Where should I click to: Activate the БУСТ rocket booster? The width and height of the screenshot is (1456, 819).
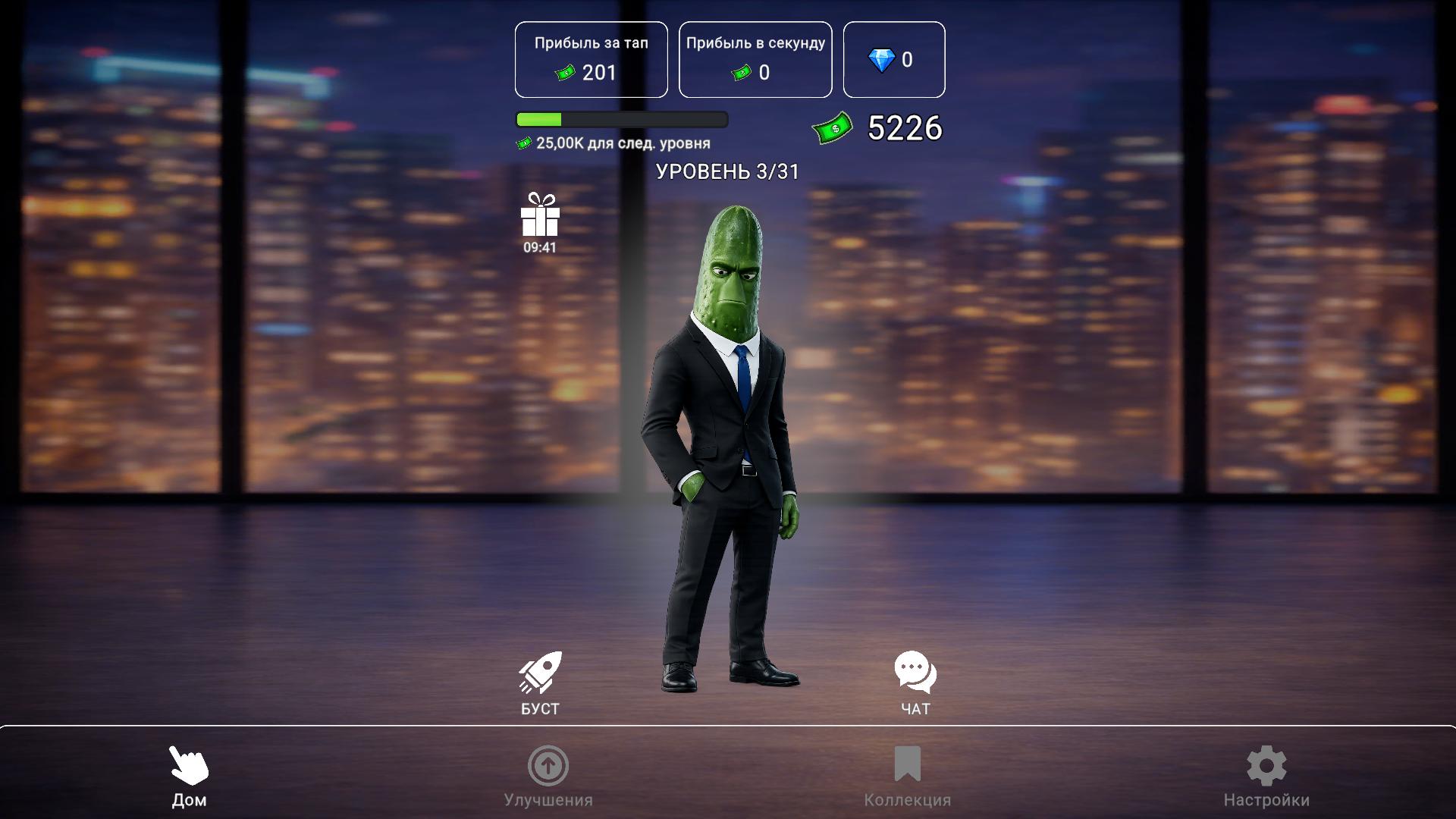[x=539, y=672]
